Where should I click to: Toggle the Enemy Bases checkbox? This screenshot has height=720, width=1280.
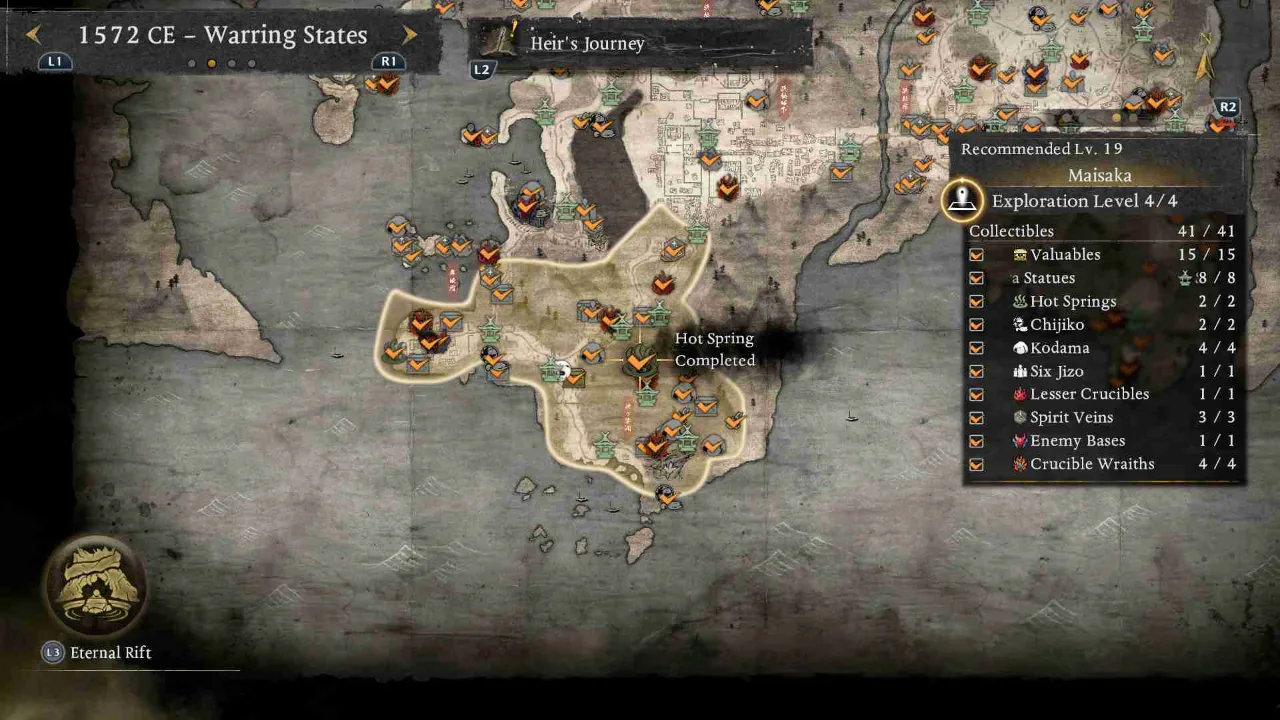point(976,440)
